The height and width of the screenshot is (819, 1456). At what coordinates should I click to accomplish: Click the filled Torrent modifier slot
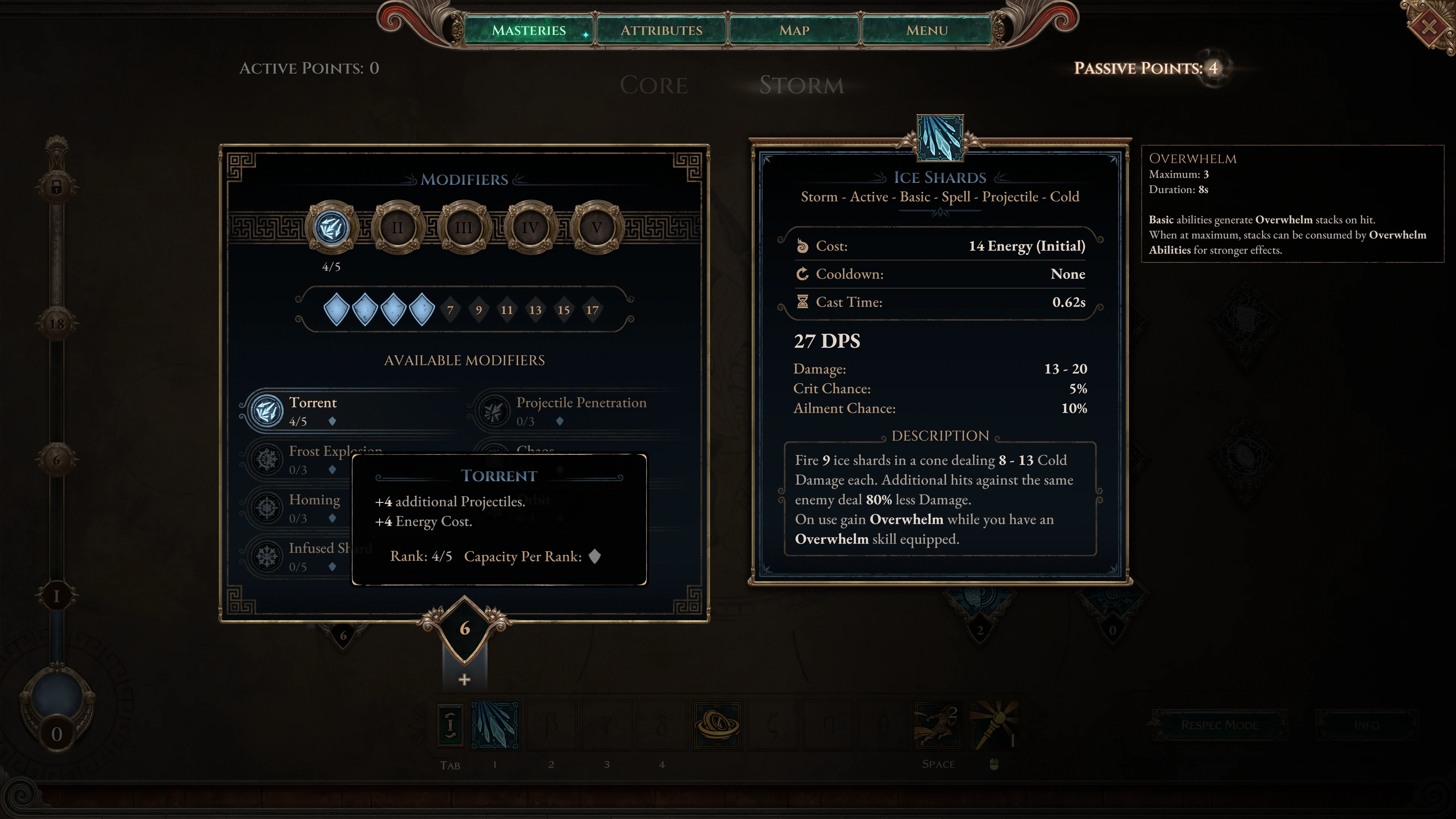pos(332,228)
